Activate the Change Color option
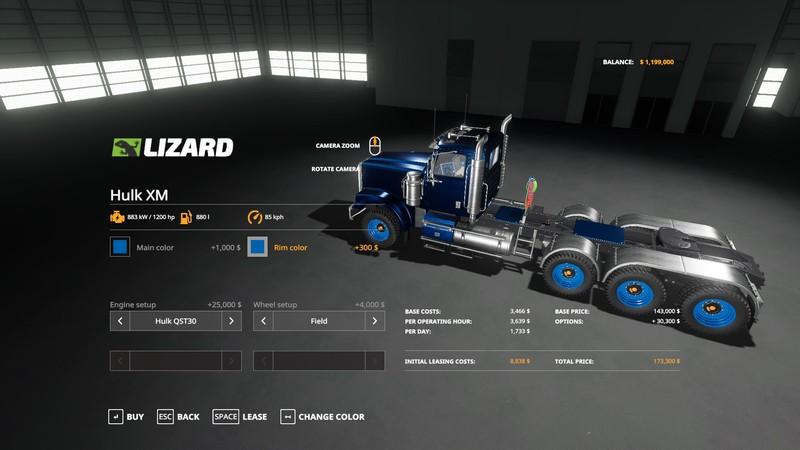 coord(322,416)
